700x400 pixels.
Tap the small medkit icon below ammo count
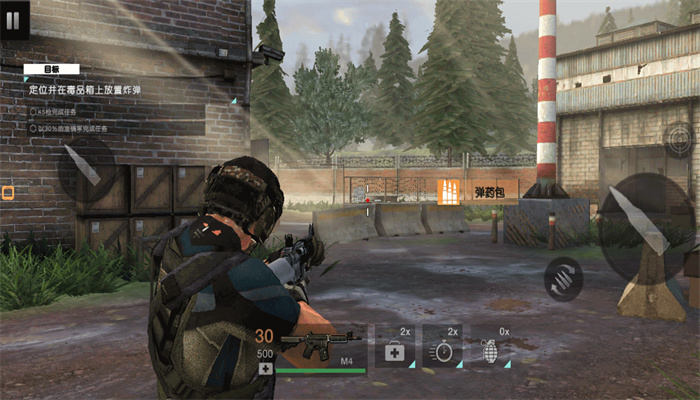264,368
